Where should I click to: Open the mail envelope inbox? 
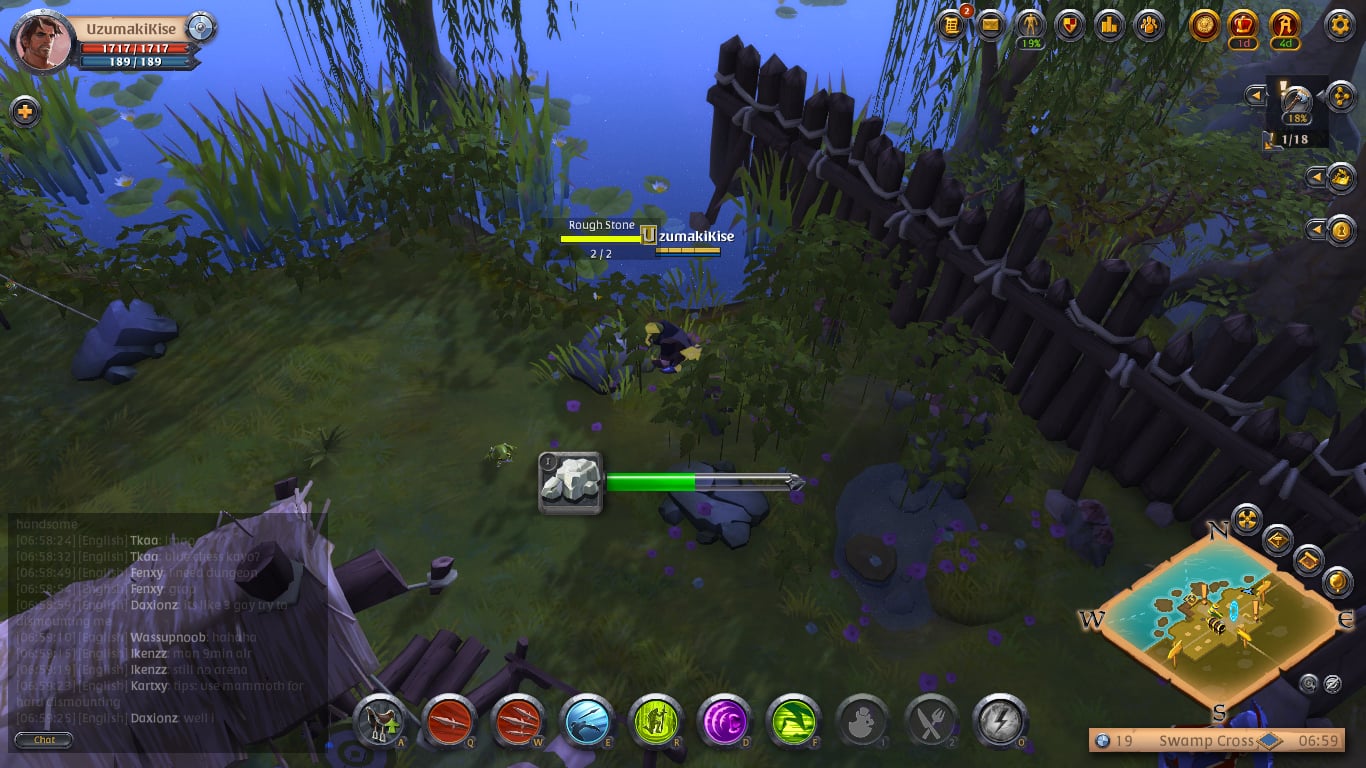tap(990, 25)
